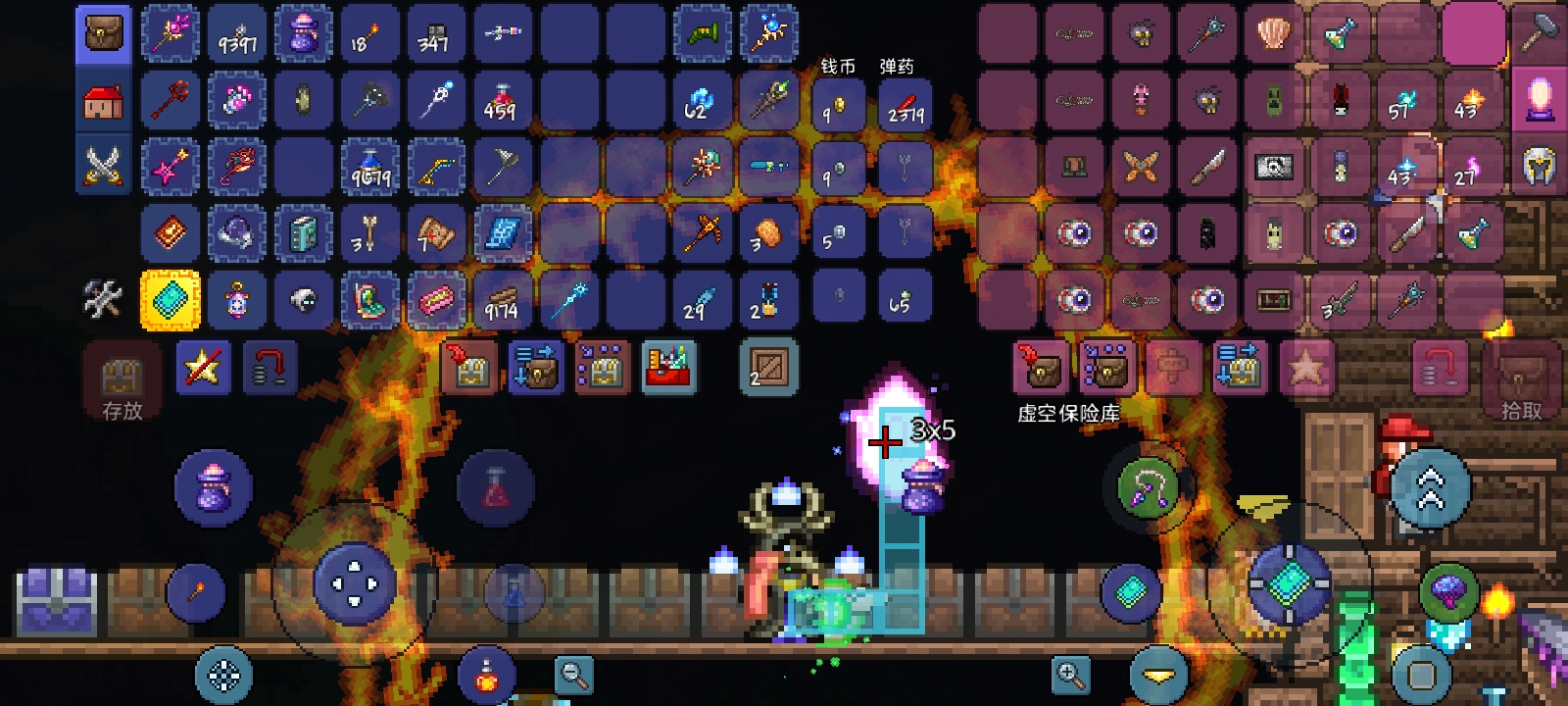Image resolution: width=1568 pixels, height=706 pixels.
Task: Open the hammer icon at the top right
Action: tap(1539, 35)
